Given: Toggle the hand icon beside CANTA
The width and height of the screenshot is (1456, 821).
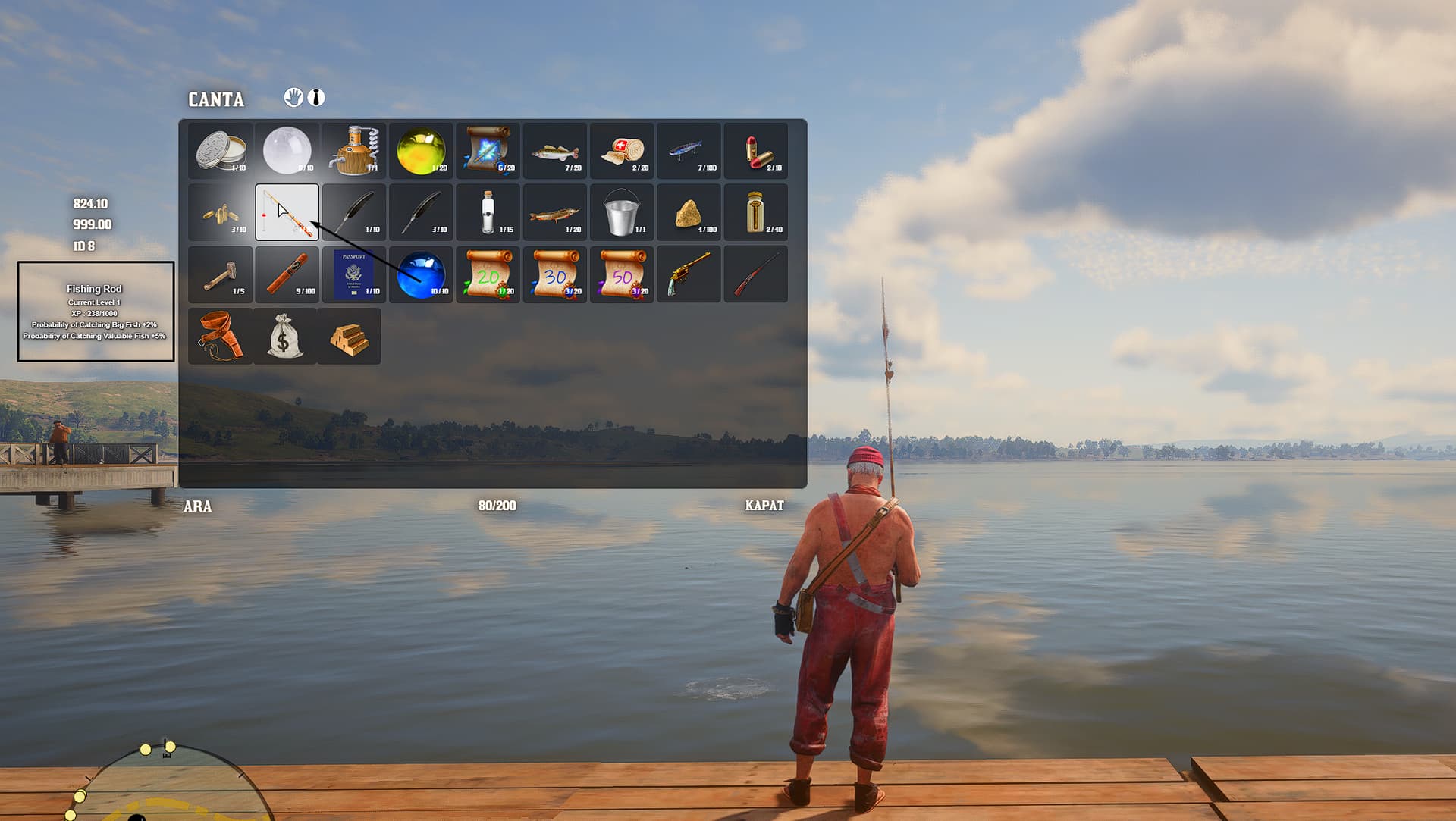Looking at the screenshot, I should 294,97.
